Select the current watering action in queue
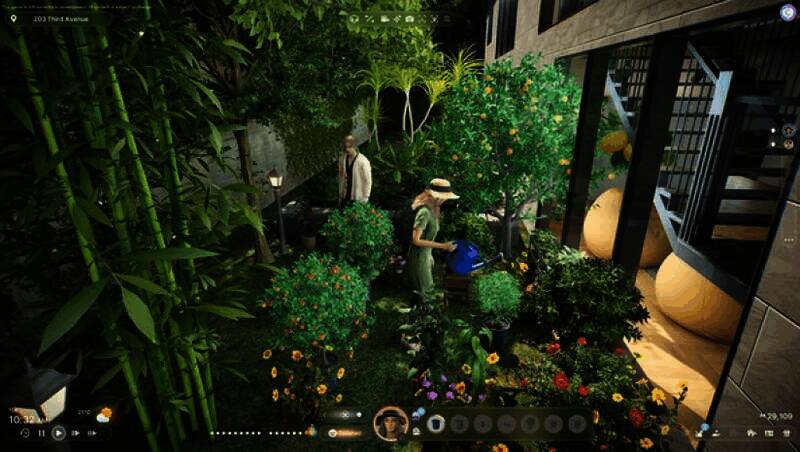Viewport: 800px width, 452px height. click(435, 424)
